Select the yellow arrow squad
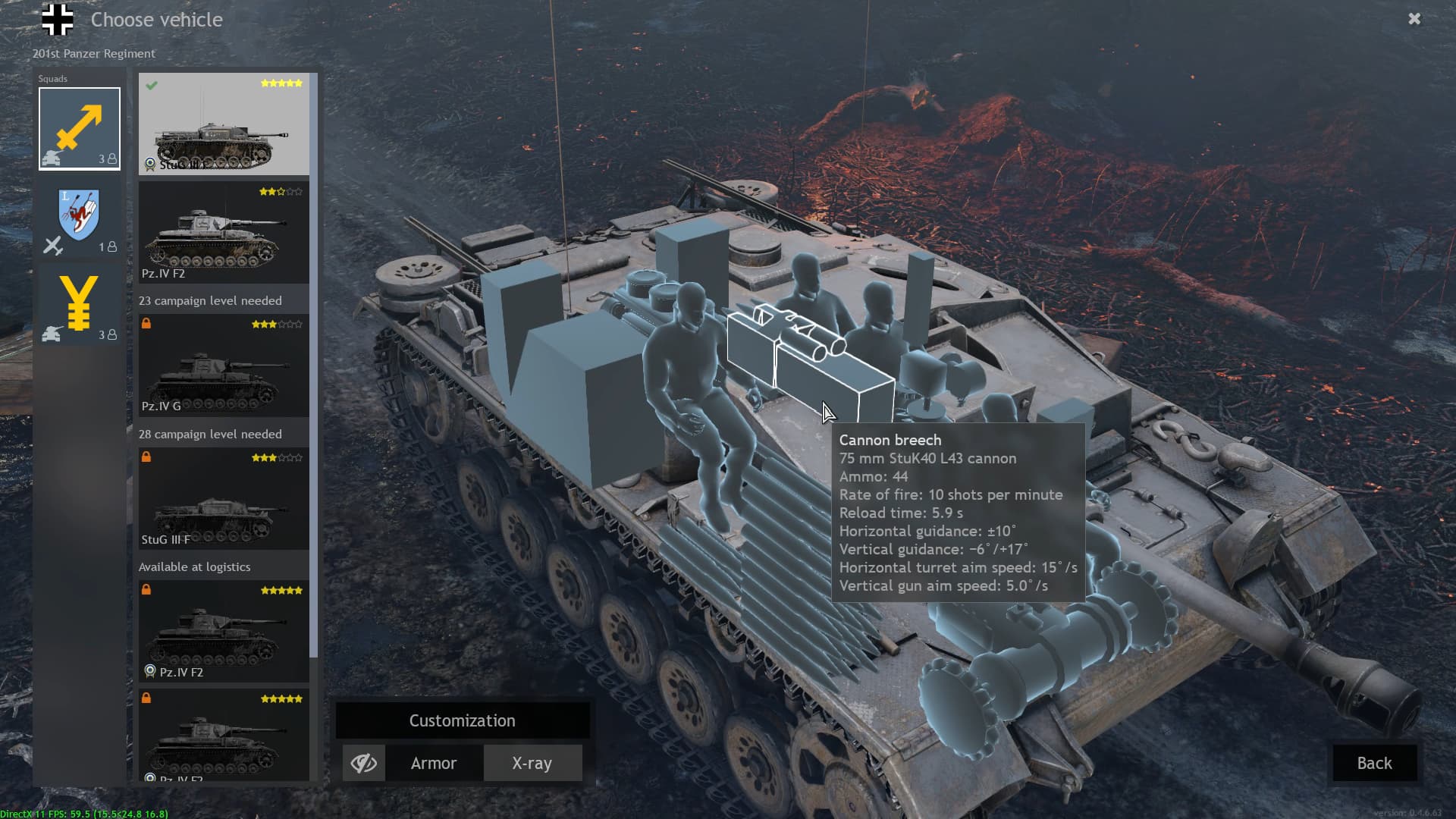Viewport: 1456px width, 819px height. (x=80, y=128)
